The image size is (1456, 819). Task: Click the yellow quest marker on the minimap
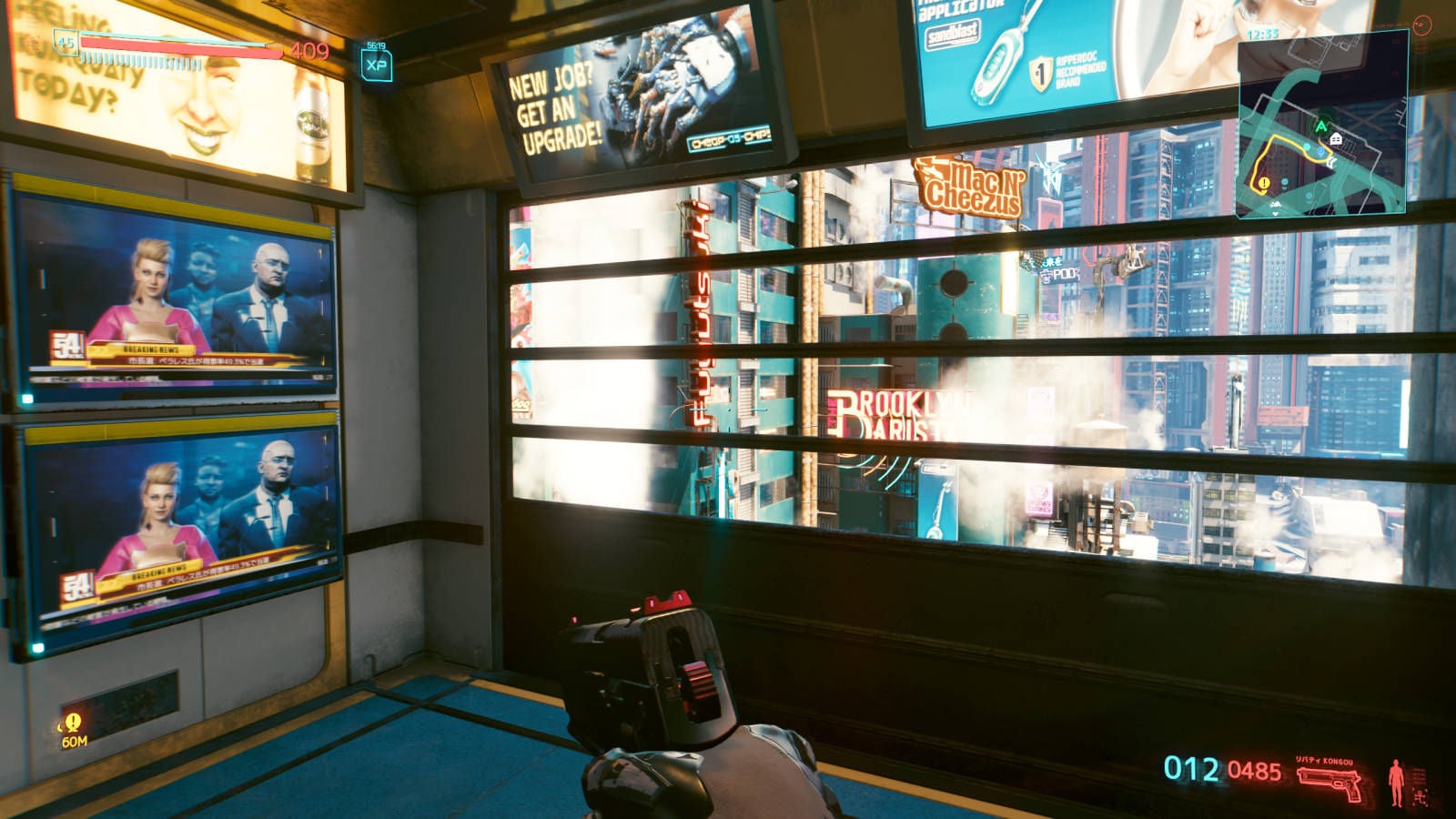[x=1263, y=184]
